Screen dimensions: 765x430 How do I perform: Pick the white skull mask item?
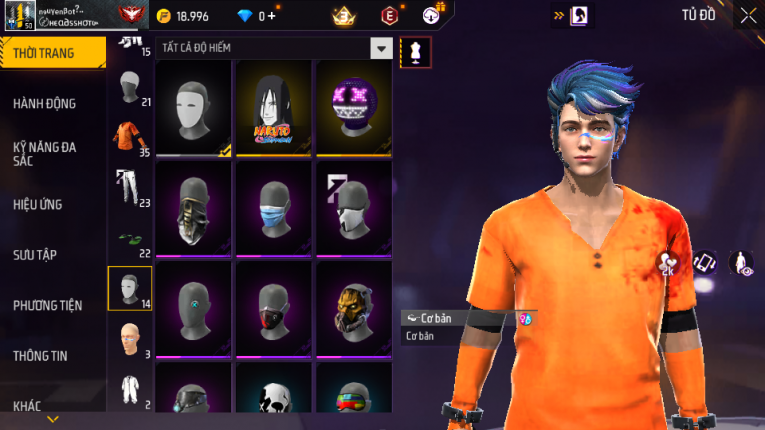pos(274,398)
